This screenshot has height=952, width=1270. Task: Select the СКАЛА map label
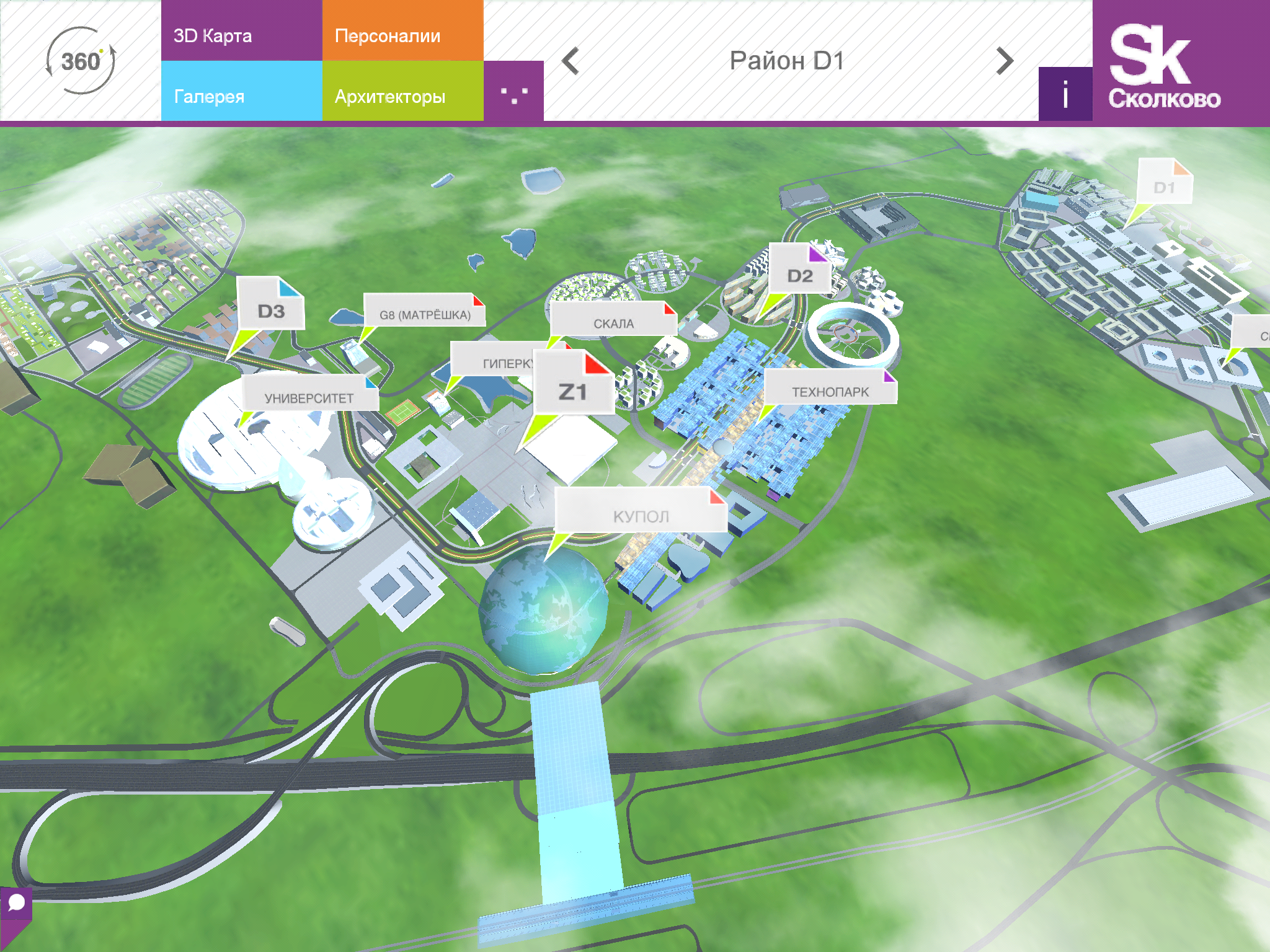pyautogui.click(x=613, y=323)
